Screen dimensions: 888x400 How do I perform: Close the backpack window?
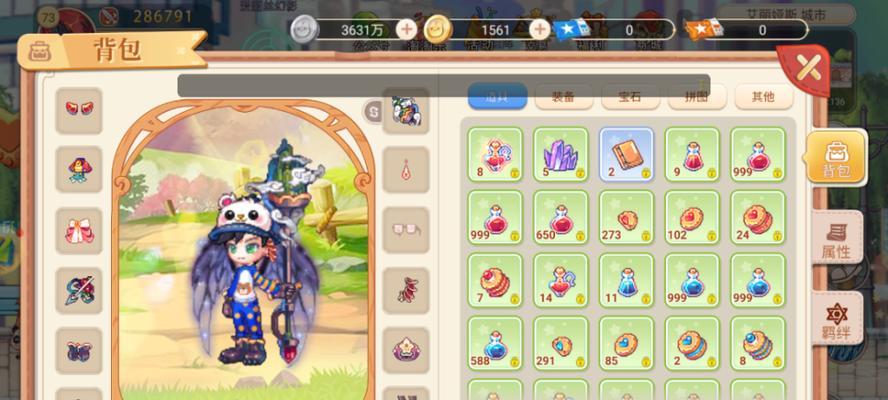tap(808, 69)
